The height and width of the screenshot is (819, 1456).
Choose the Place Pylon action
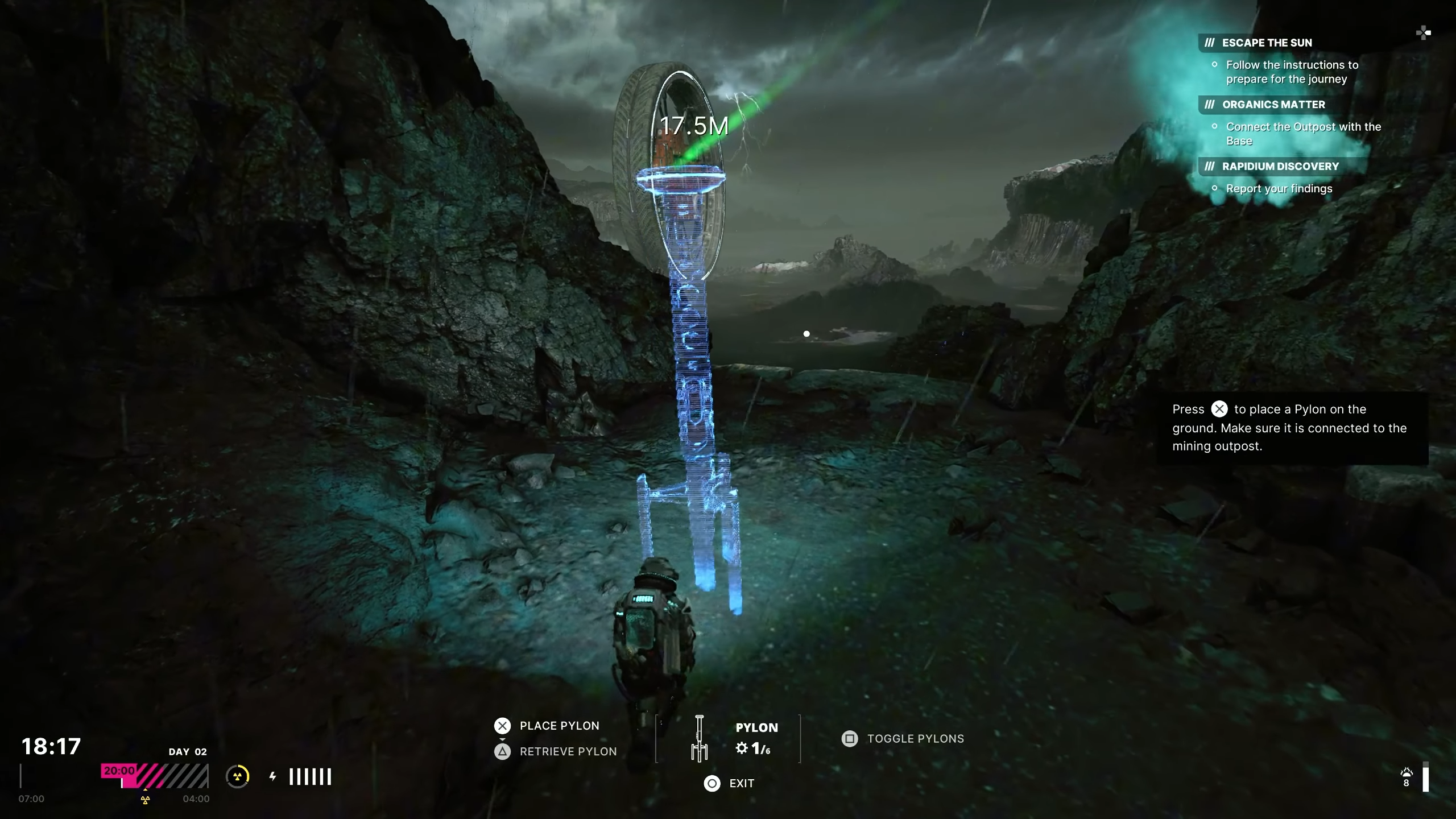coord(559,726)
